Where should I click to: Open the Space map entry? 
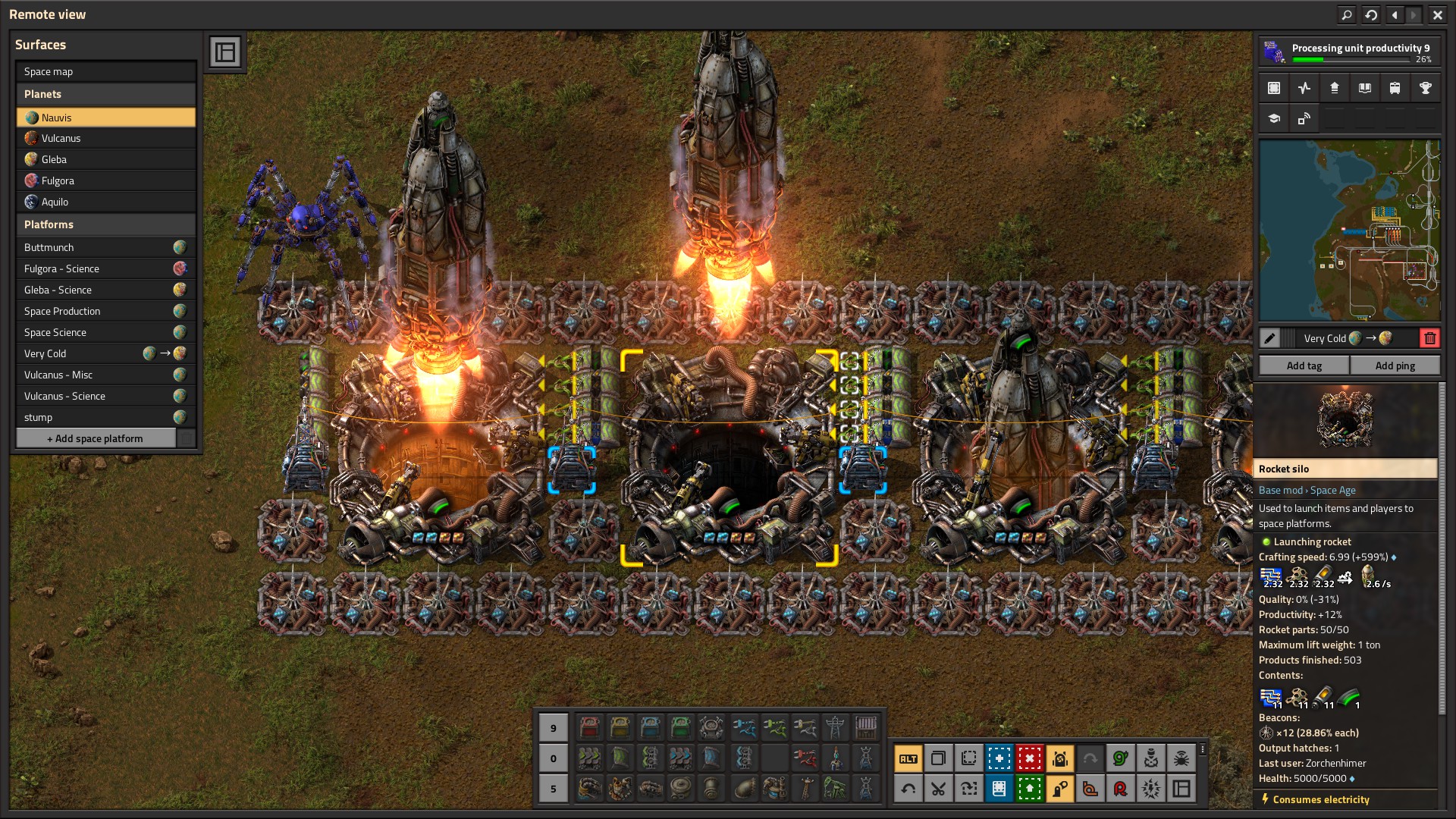(x=105, y=71)
